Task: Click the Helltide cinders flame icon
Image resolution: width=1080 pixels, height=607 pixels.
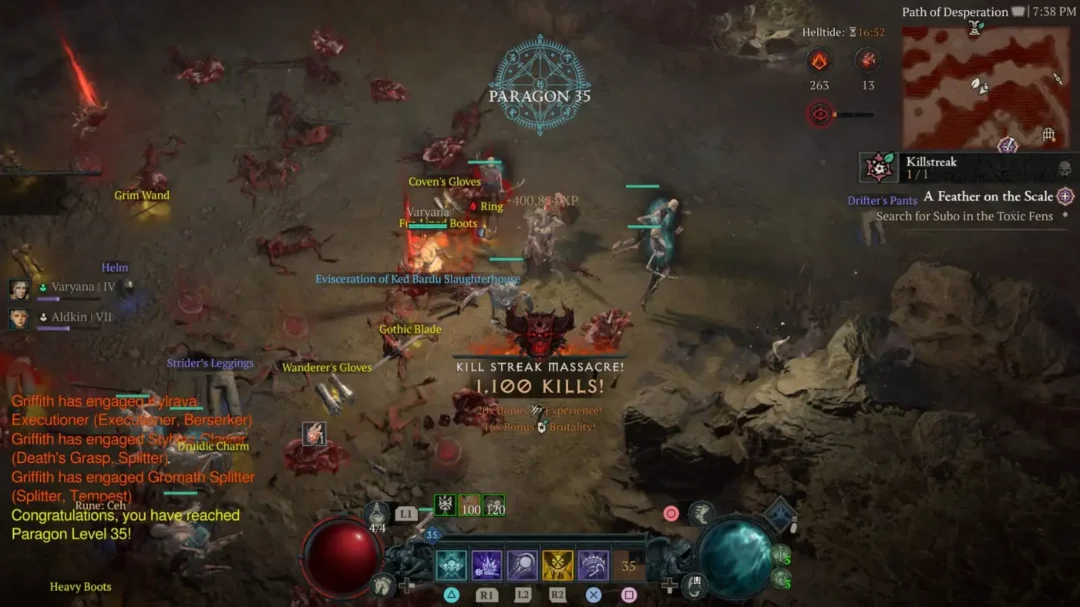Action: point(819,62)
